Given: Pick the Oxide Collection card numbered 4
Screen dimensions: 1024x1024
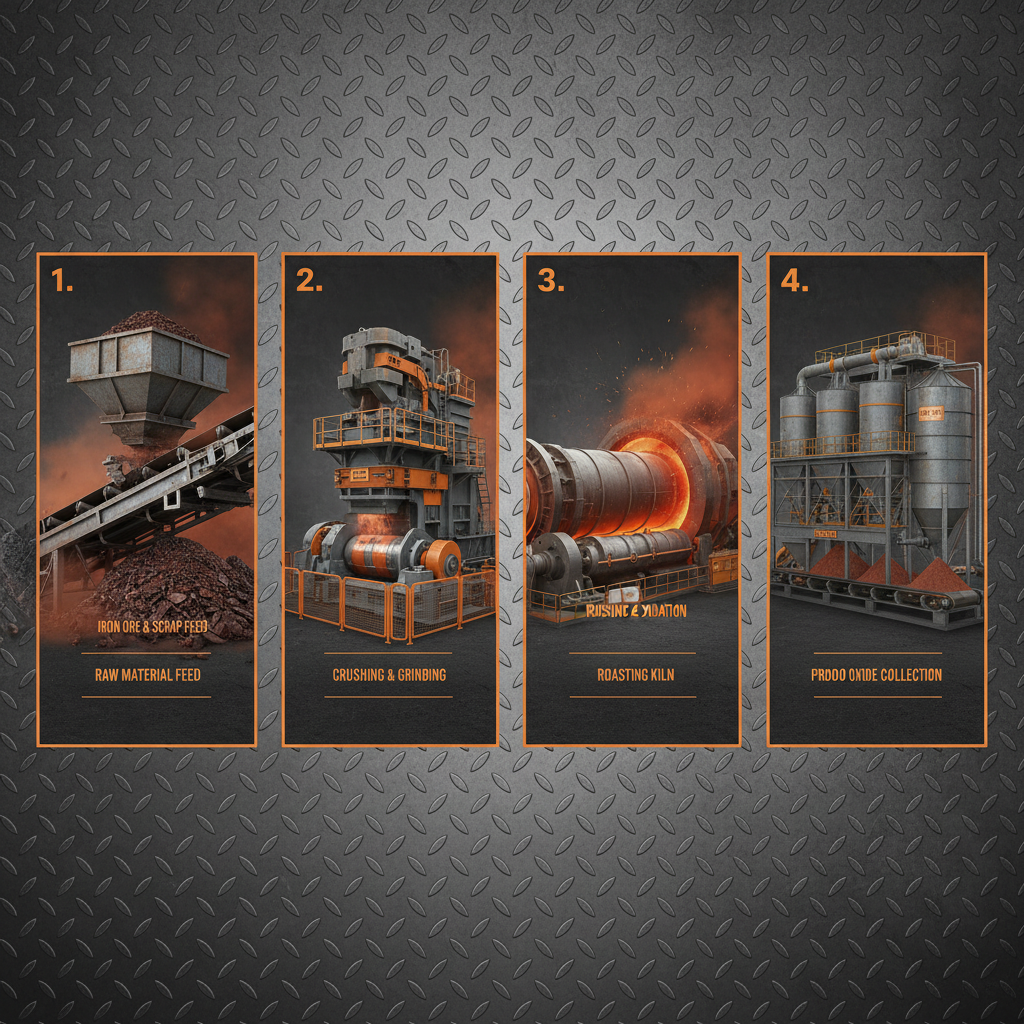Looking at the screenshot, I should (x=877, y=500).
